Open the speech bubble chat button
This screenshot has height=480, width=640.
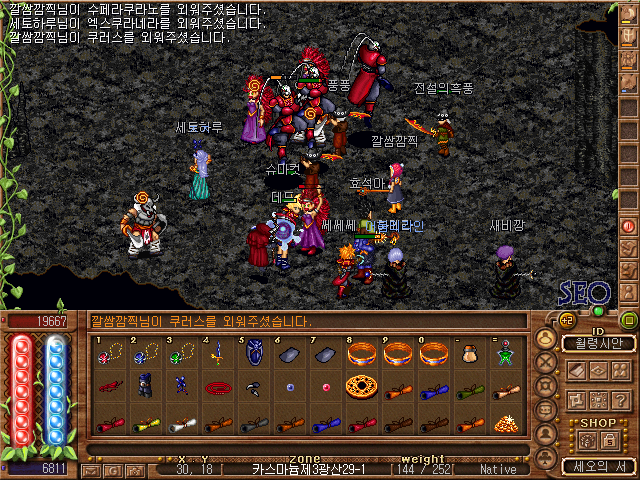[x=545, y=411]
